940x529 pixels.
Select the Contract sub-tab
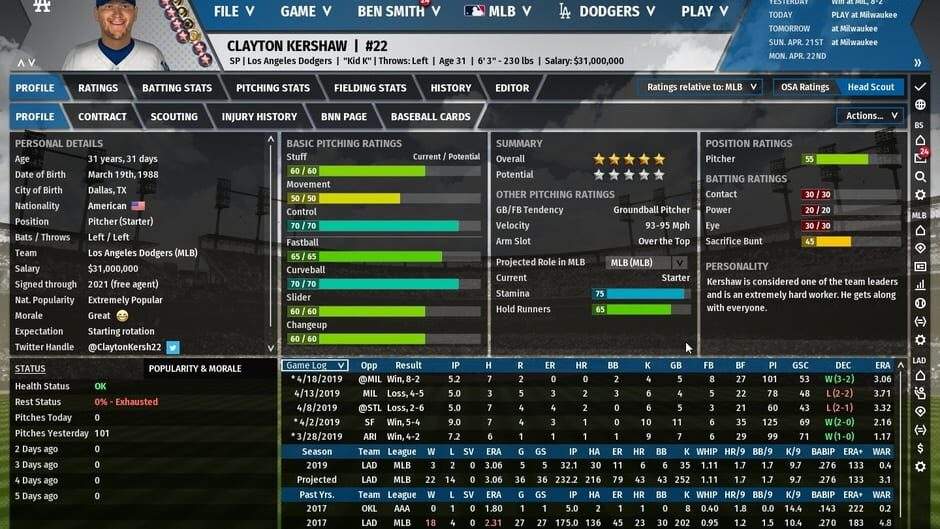(102, 117)
